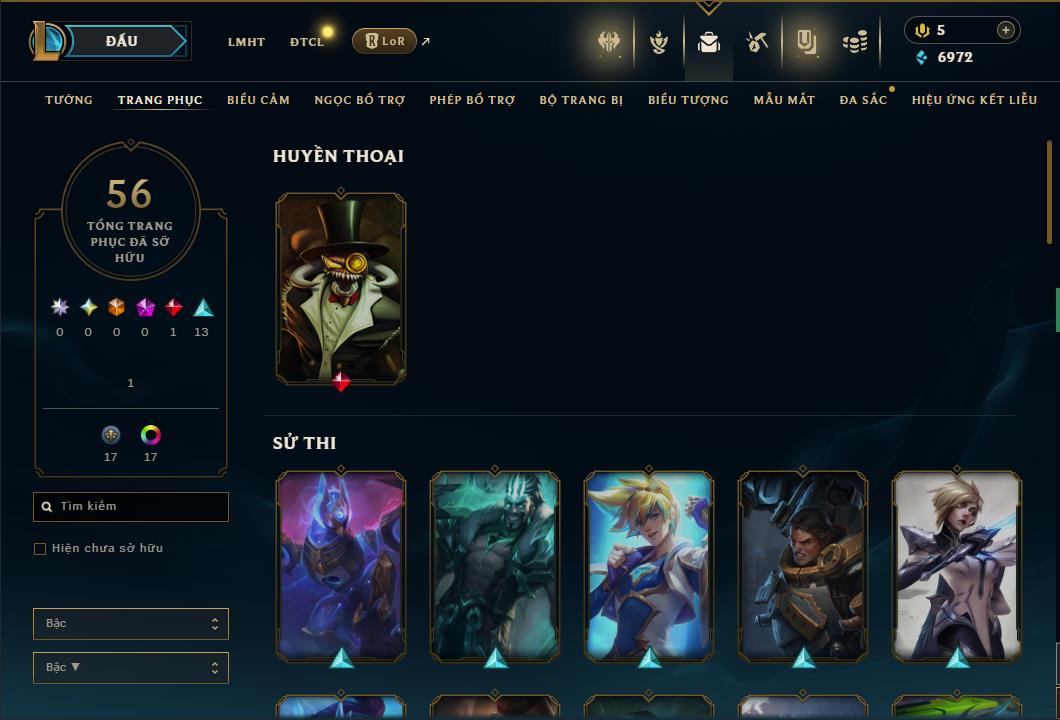Open the coin stack store icon
The width and height of the screenshot is (1060, 720).
pos(854,42)
